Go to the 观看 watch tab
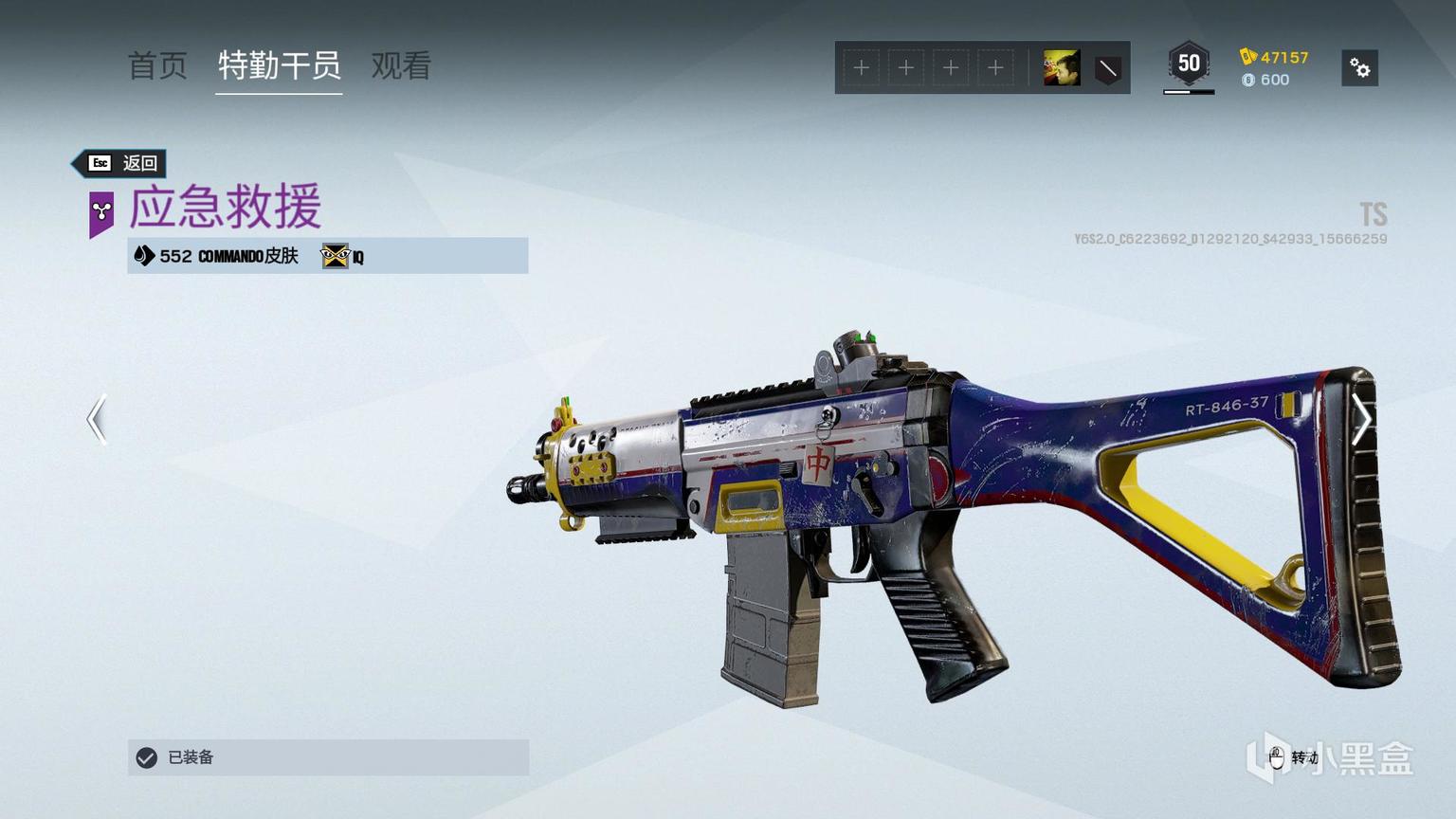 401,66
